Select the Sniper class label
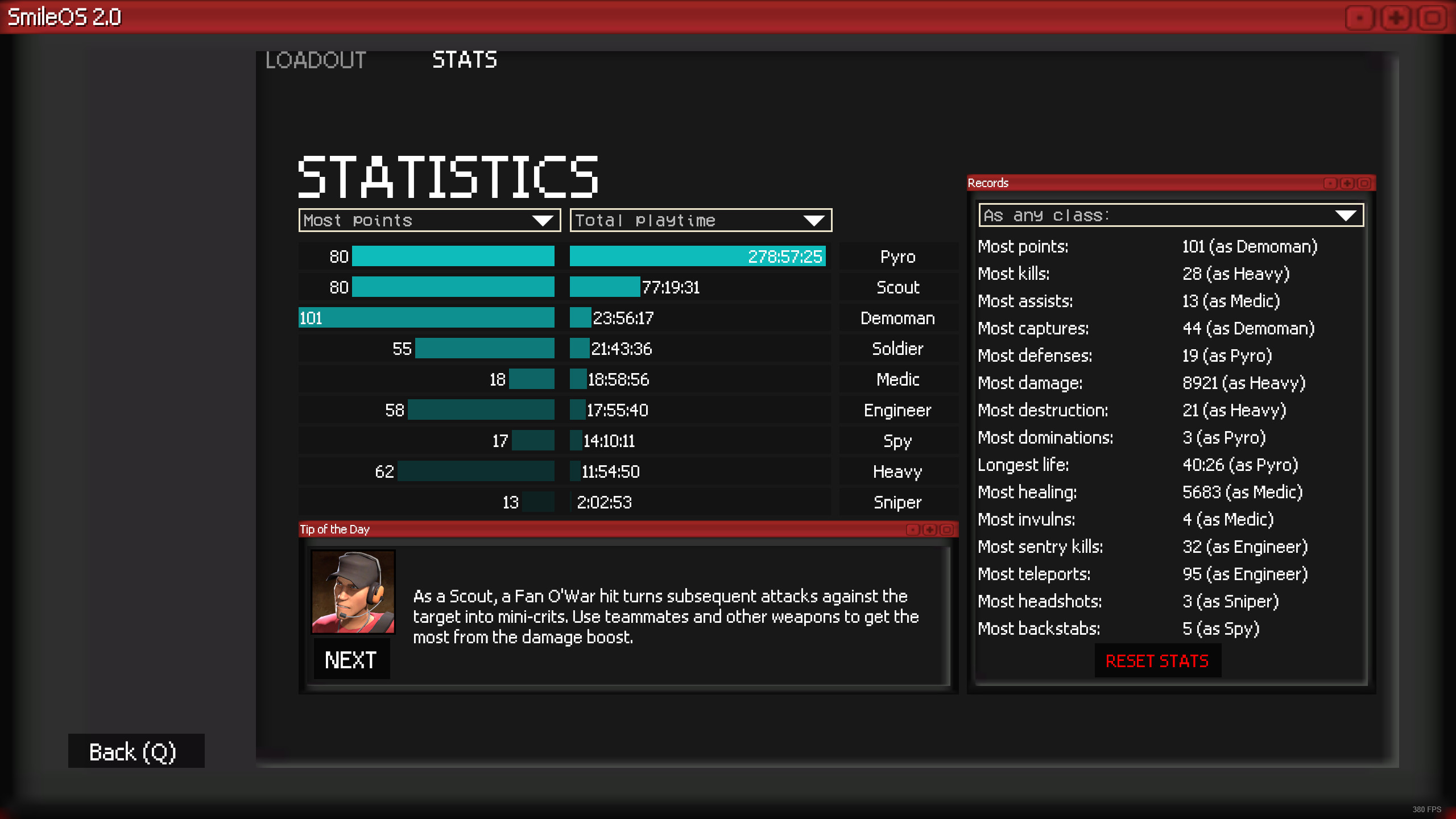 point(897,502)
